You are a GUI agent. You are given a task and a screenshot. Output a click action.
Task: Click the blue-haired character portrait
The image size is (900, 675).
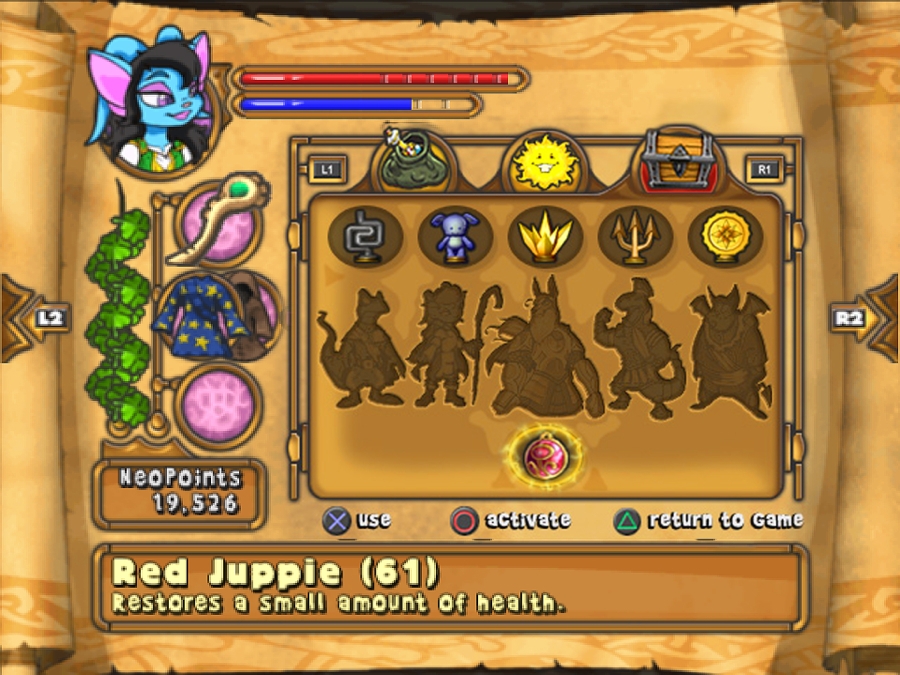pyautogui.click(x=150, y=100)
